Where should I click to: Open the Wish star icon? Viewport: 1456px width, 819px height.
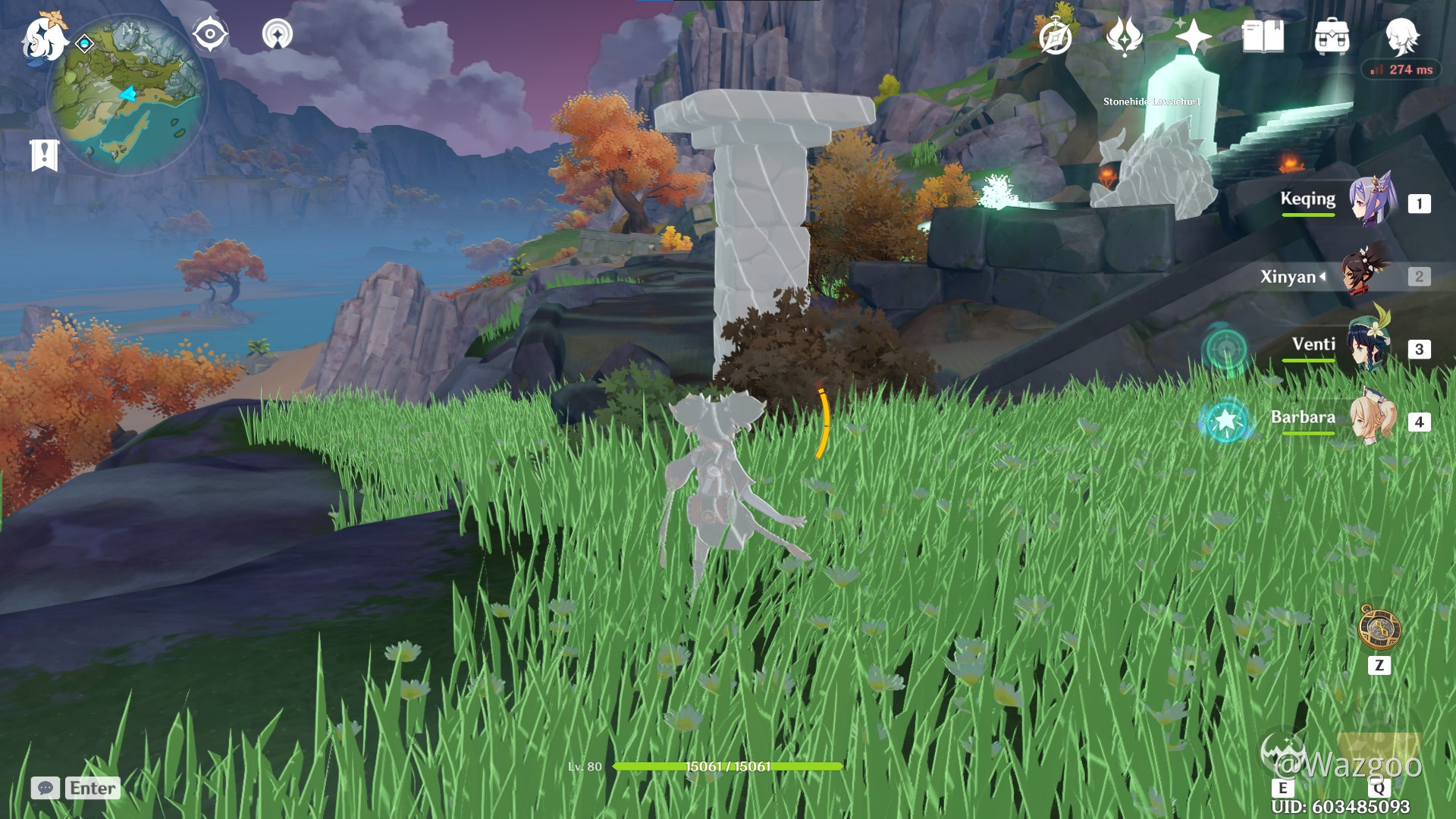1192,36
